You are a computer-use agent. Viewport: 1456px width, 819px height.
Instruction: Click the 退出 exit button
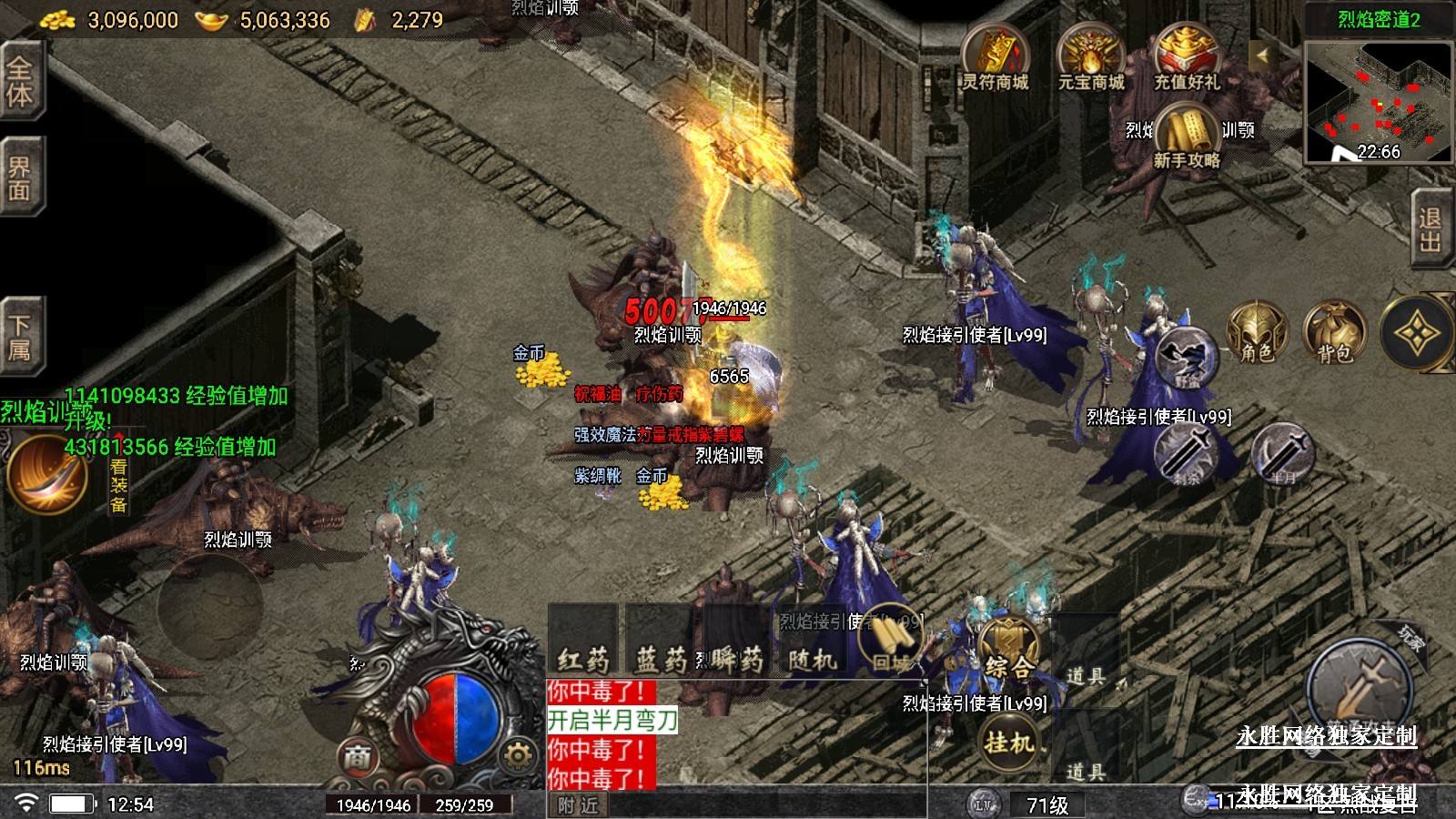pyautogui.click(x=1430, y=229)
